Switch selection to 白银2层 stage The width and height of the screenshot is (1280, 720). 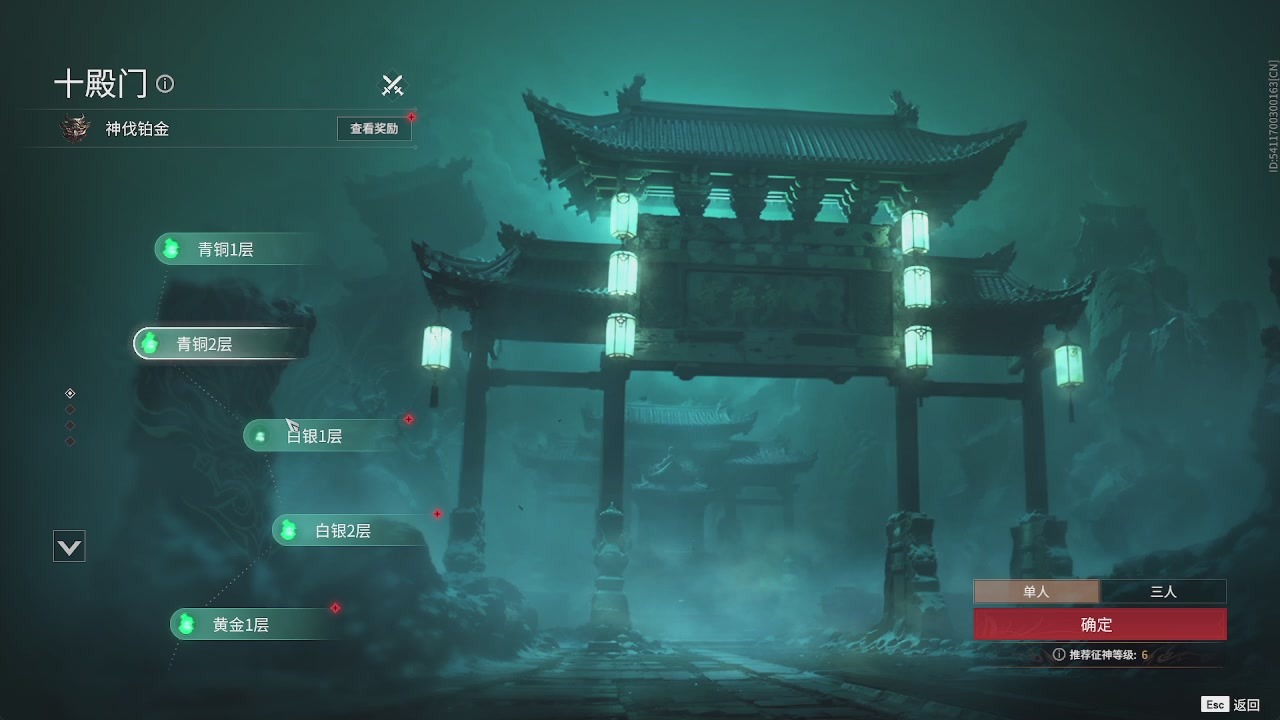[340, 530]
